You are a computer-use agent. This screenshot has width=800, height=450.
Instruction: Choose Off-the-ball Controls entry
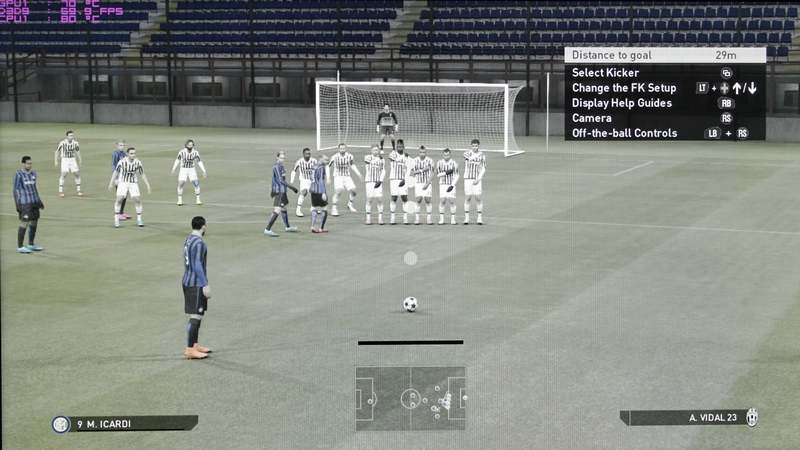click(x=624, y=133)
